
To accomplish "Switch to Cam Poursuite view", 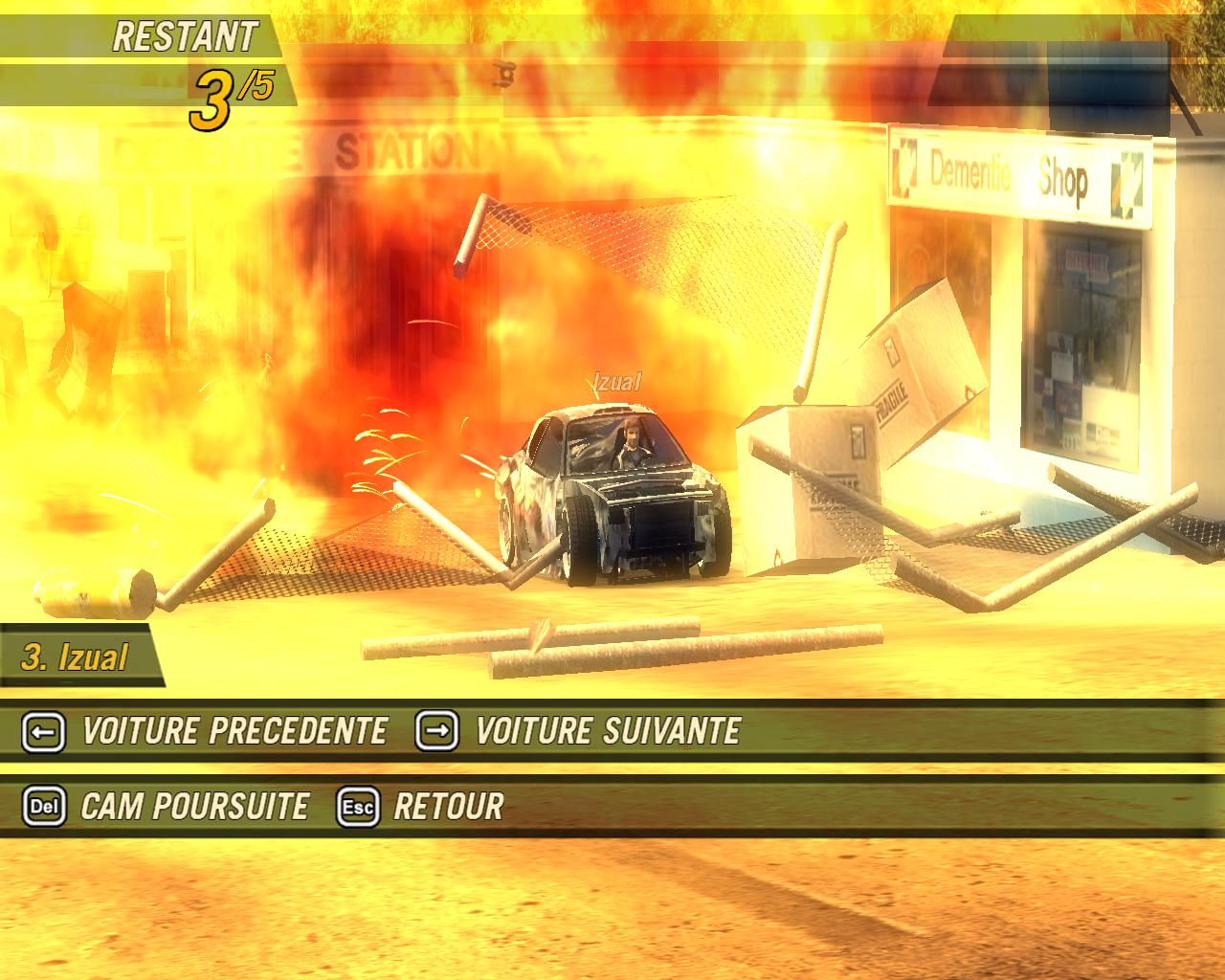I will [x=194, y=807].
